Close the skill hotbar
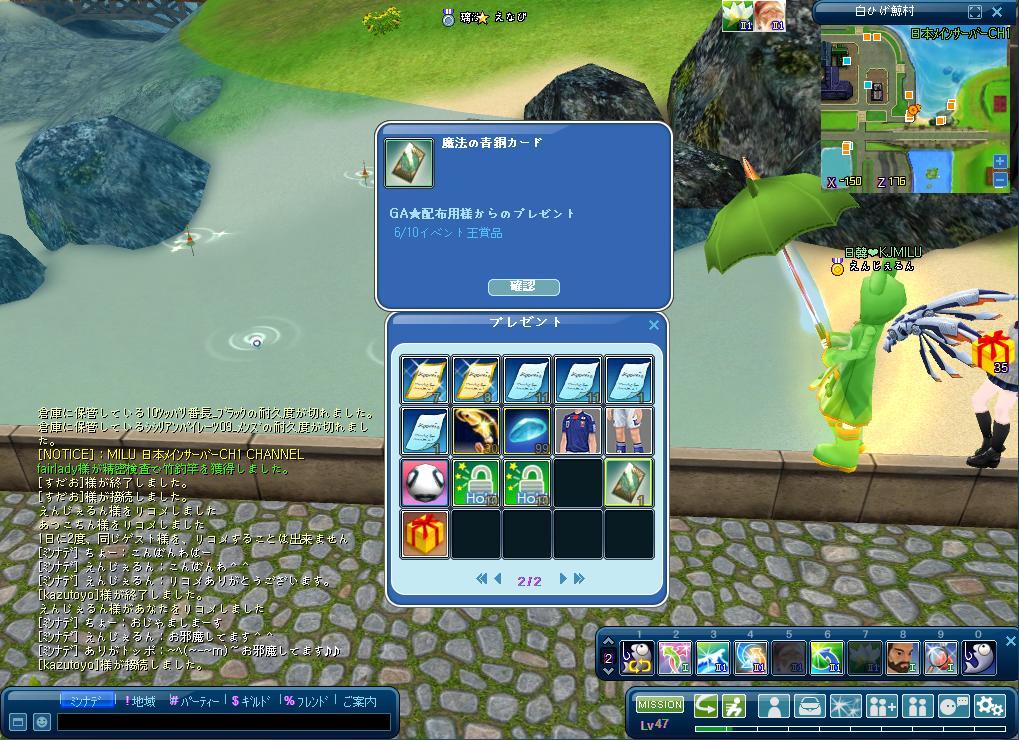Viewport: 1019px width, 740px height. (x=1010, y=641)
